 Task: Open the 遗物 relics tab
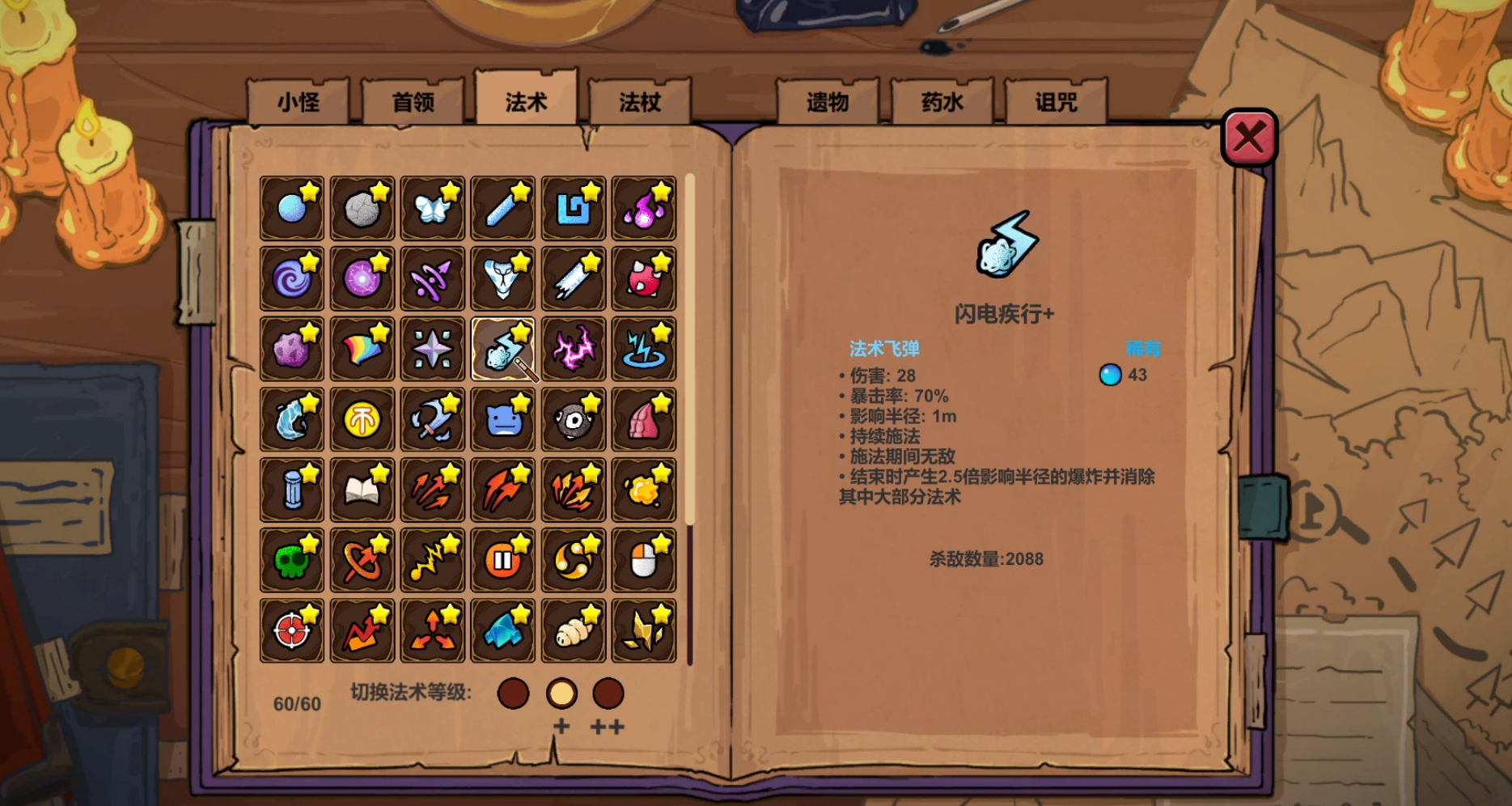828,102
